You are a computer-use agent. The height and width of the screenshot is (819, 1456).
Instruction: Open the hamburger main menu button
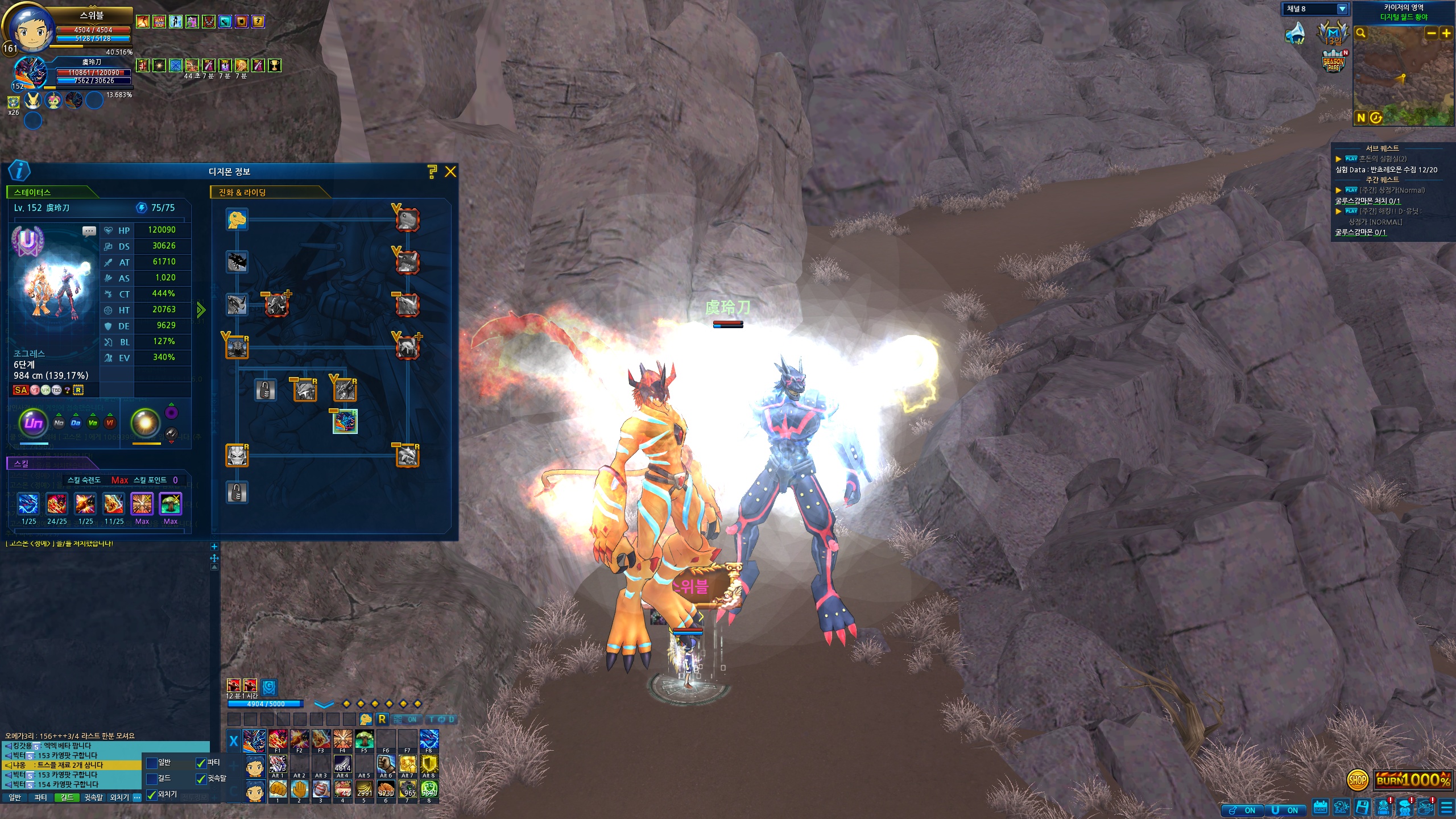click(1447, 808)
